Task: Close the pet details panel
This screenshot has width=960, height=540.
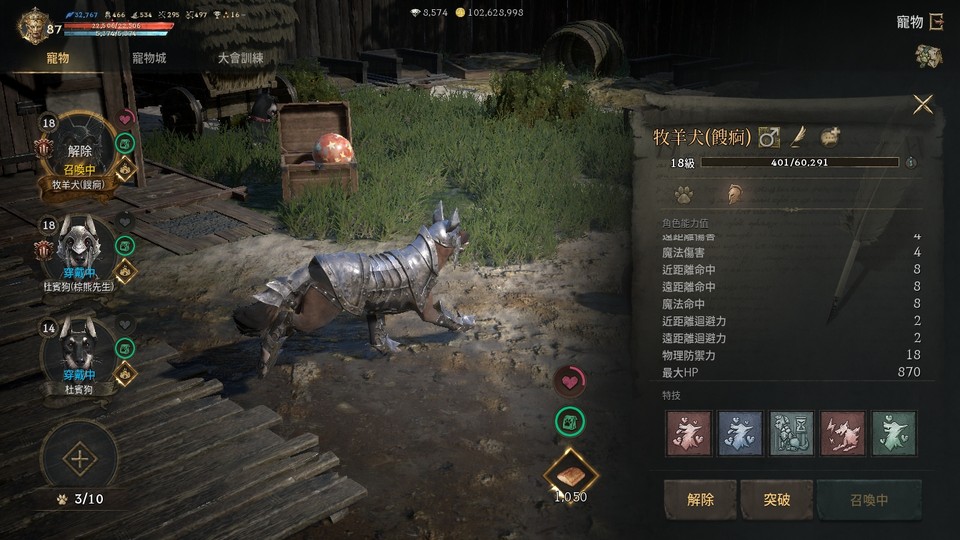Action: (922, 104)
